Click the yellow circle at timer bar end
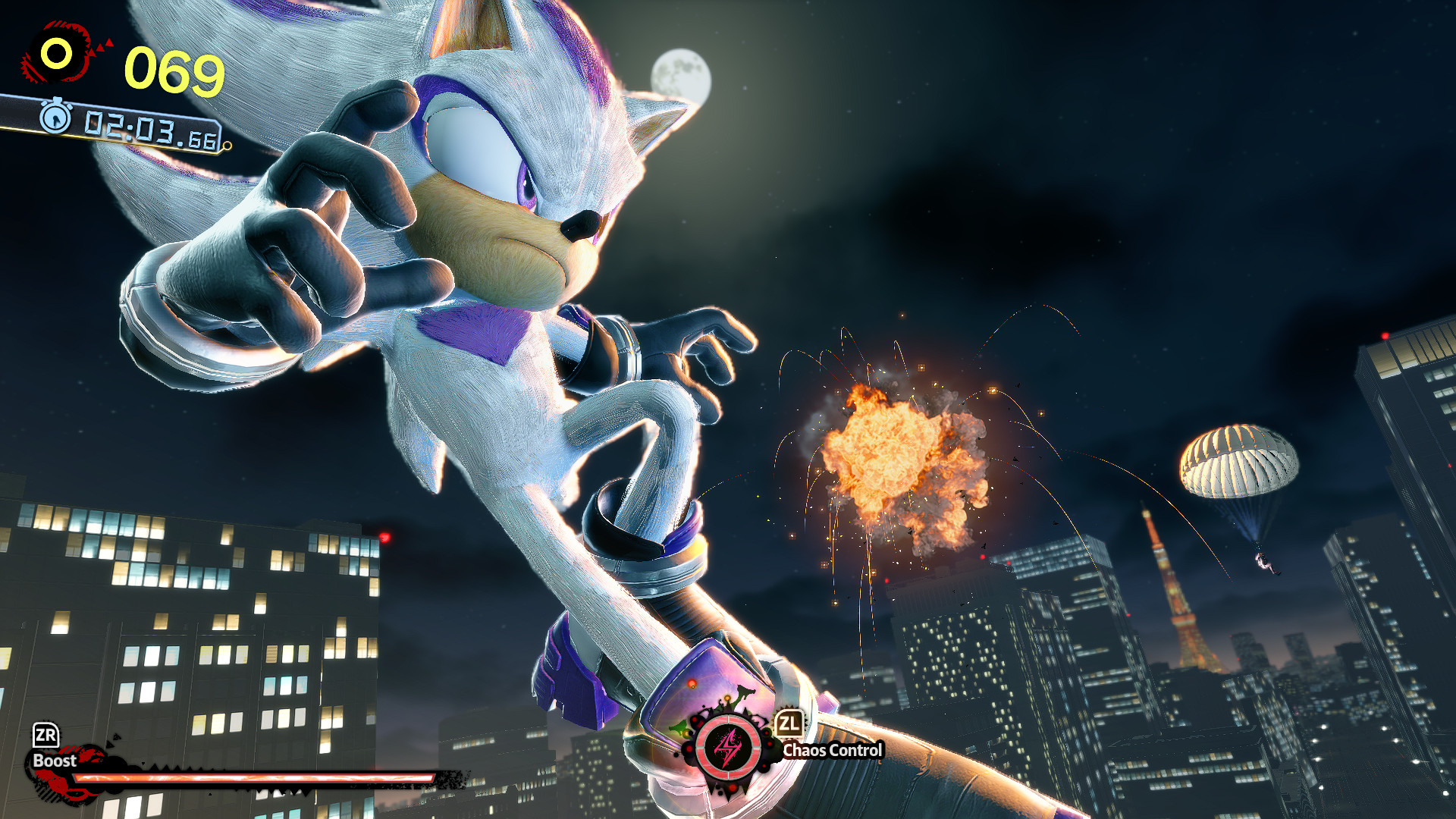Screen dimensions: 1456x819 pos(227,146)
